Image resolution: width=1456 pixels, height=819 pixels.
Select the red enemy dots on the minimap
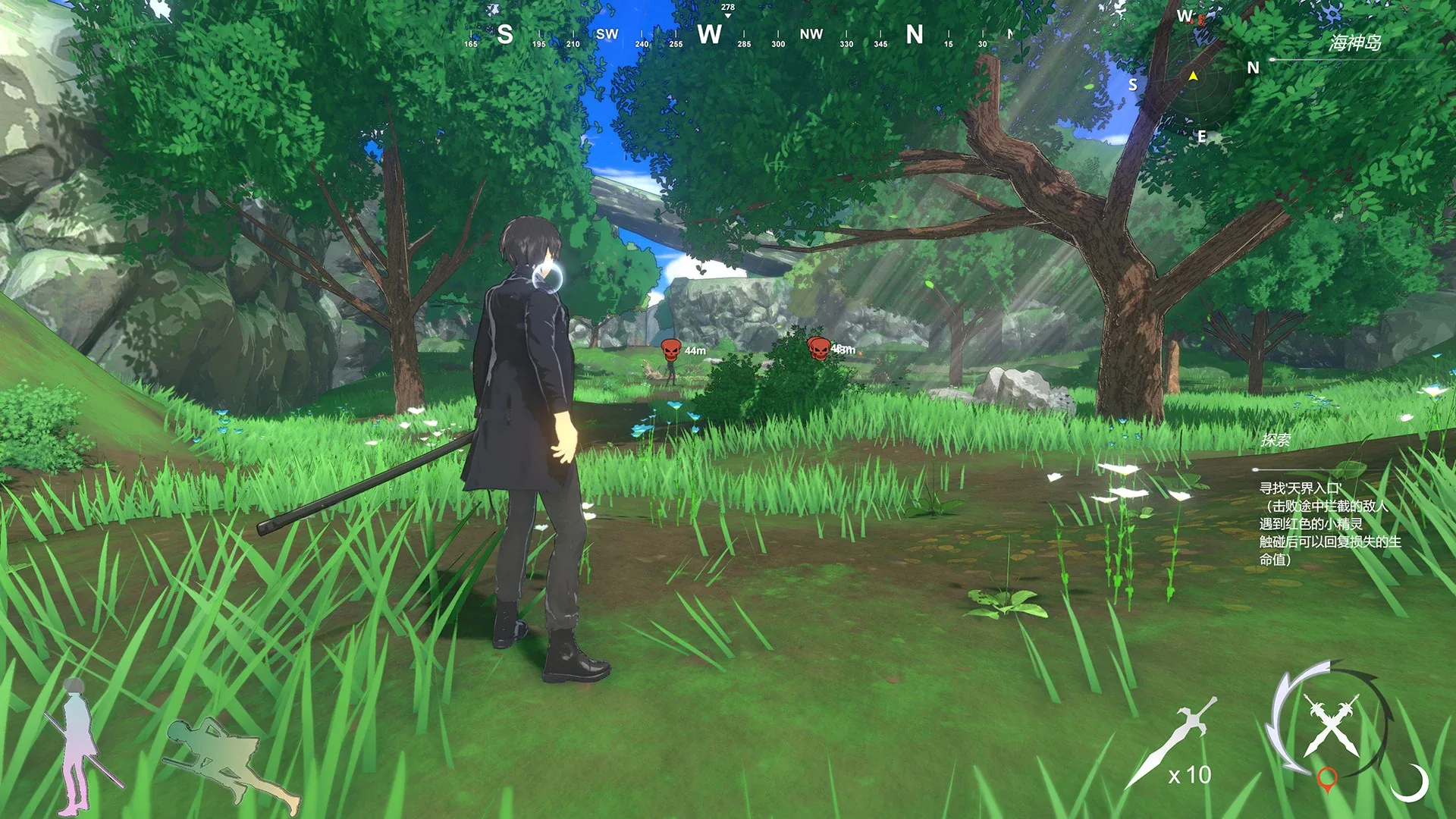click(1200, 20)
